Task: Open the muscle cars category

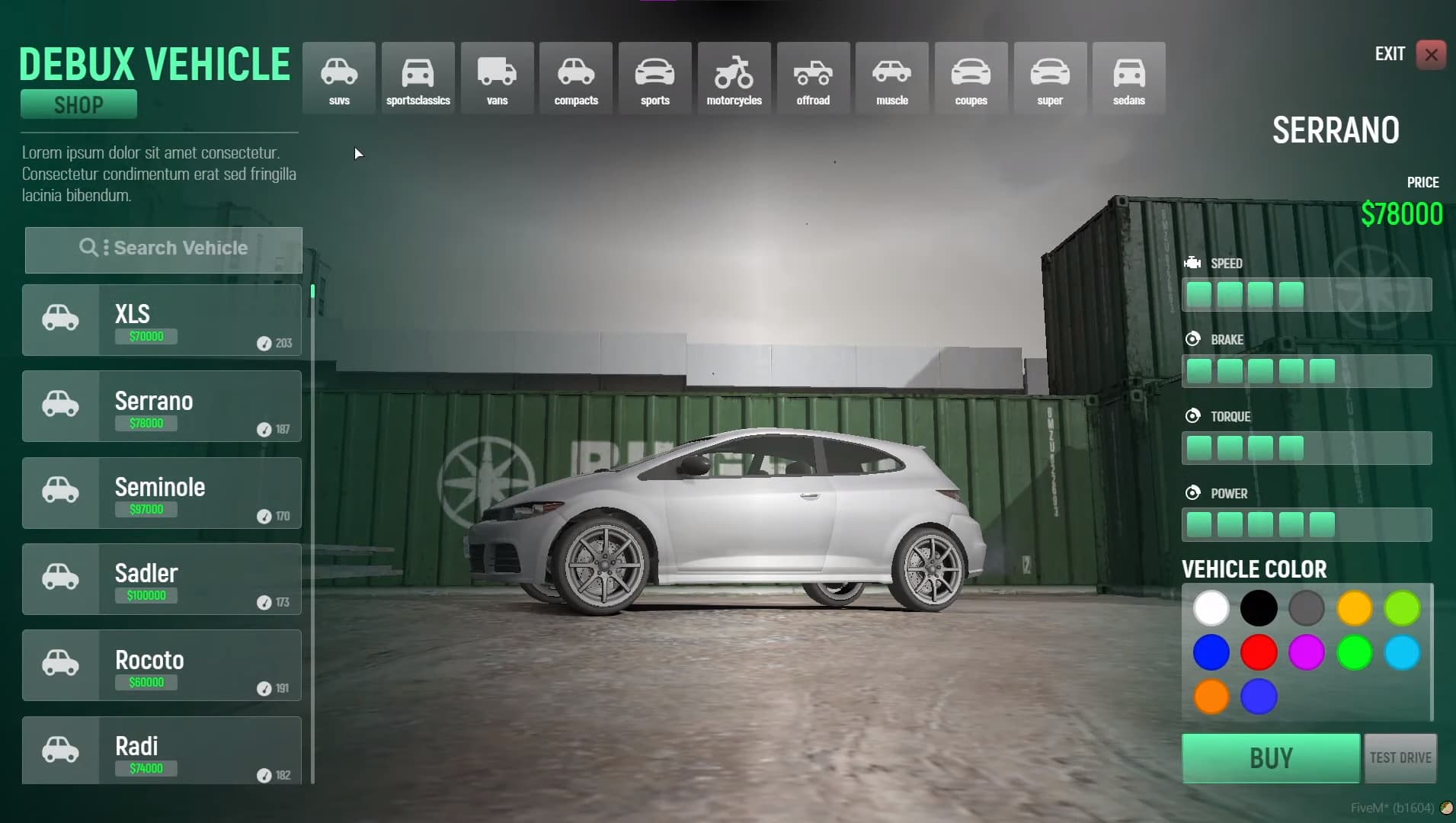Action: click(x=891, y=76)
